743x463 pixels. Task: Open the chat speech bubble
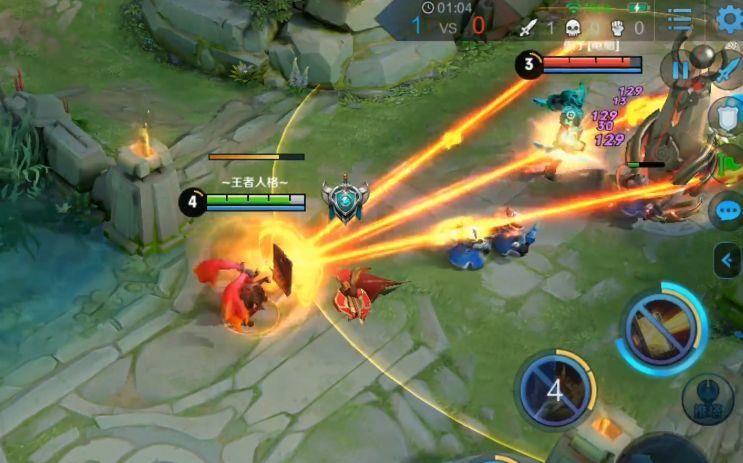(x=728, y=211)
